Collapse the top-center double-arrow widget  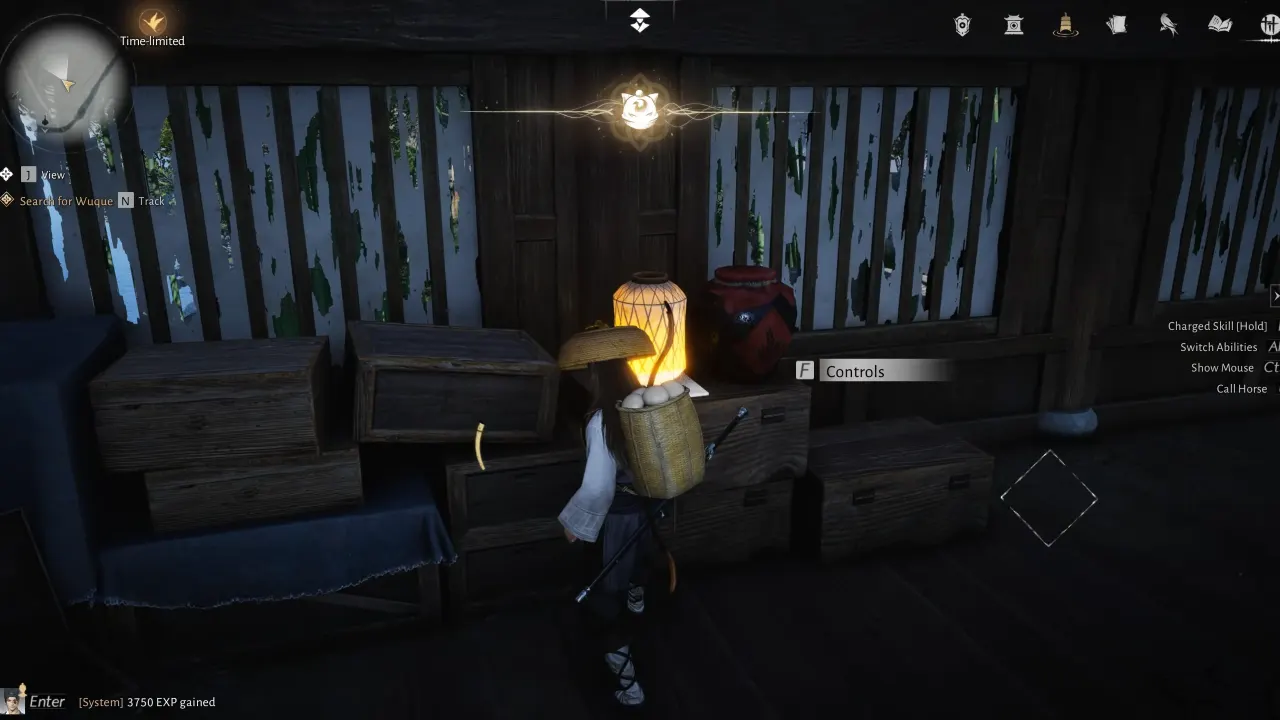tap(639, 18)
